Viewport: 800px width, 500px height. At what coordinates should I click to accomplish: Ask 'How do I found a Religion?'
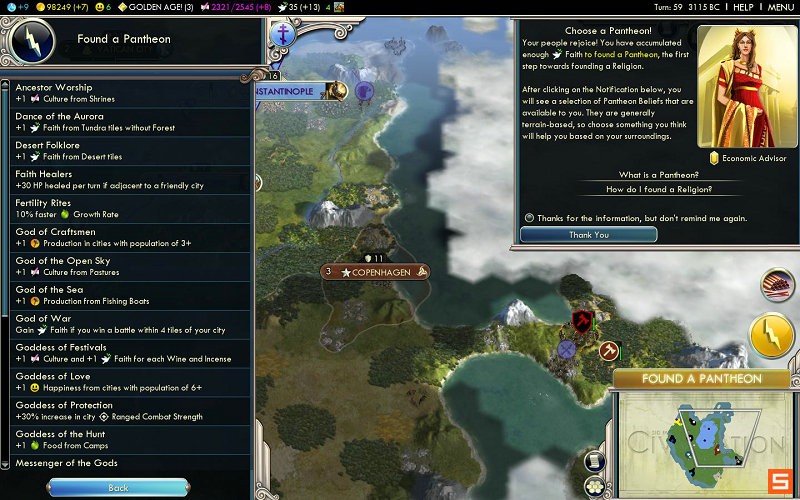pos(658,189)
